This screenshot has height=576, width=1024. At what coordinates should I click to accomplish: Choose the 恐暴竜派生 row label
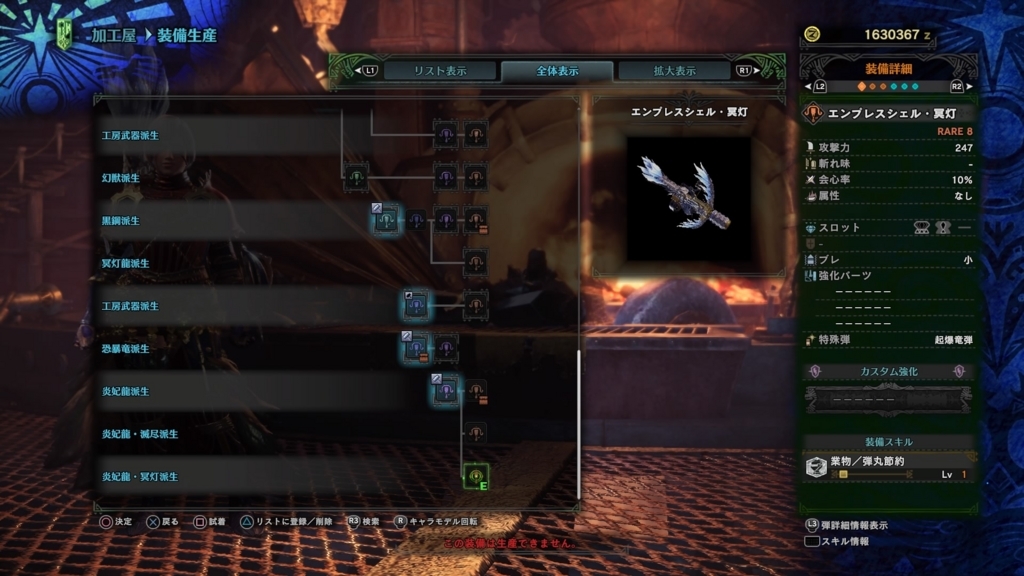click(125, 349)
